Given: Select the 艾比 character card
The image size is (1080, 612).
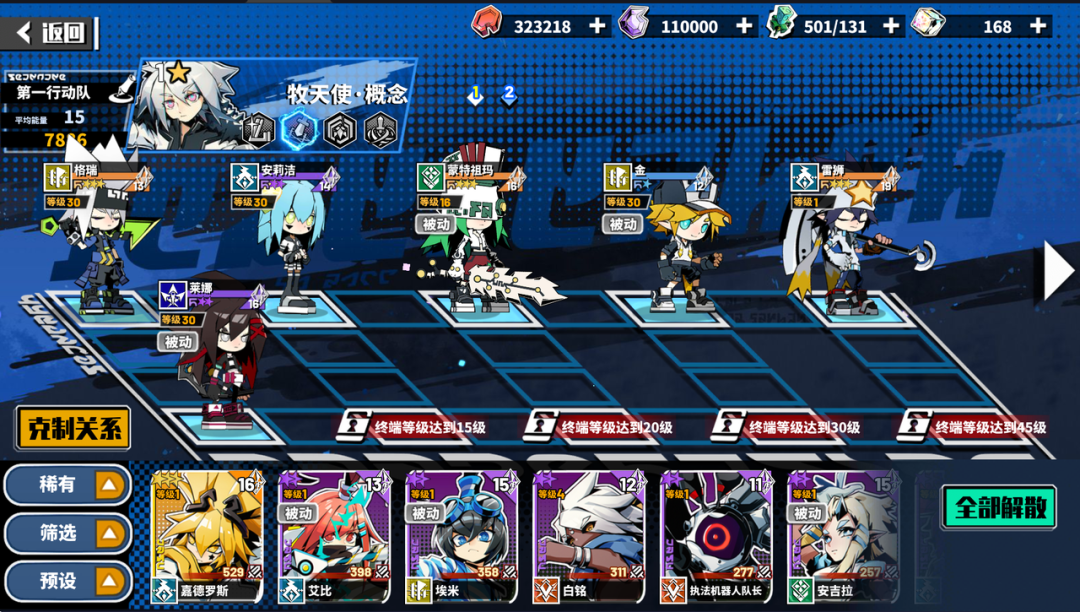Looking at the screenshot, I should click(x=334, y=536).
